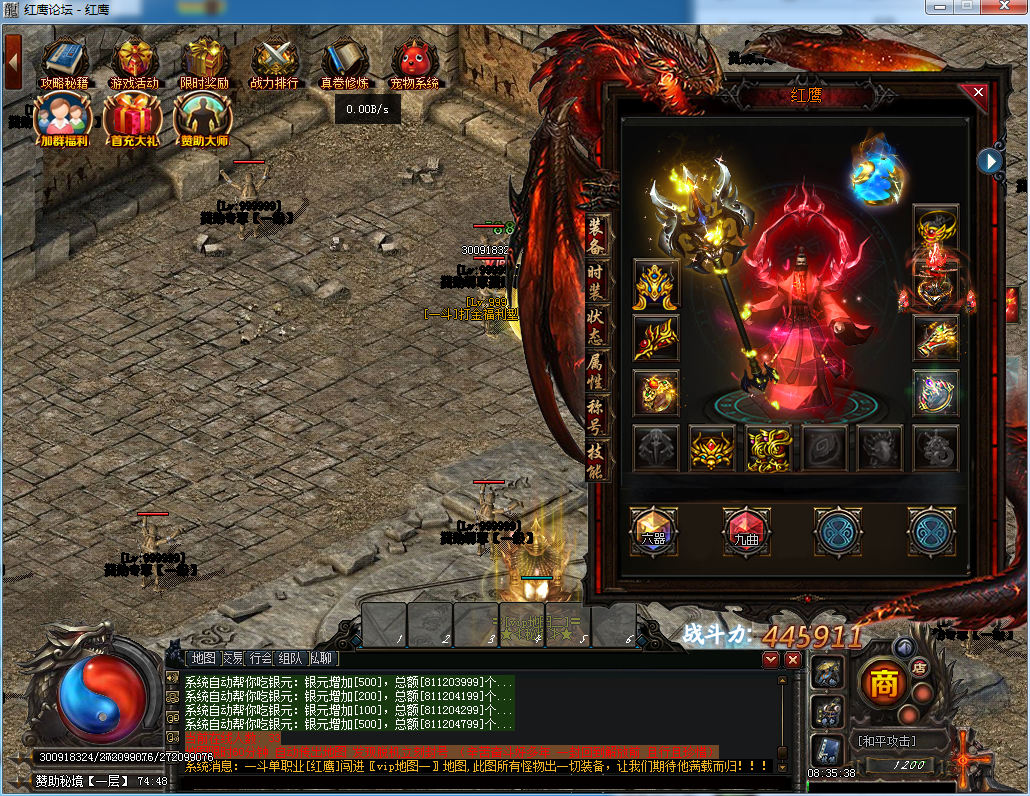Image resolution: width=1030 pixels, height=796 pixels.
Task: Open the 技能 skills tab
Action: click(596, 462)
